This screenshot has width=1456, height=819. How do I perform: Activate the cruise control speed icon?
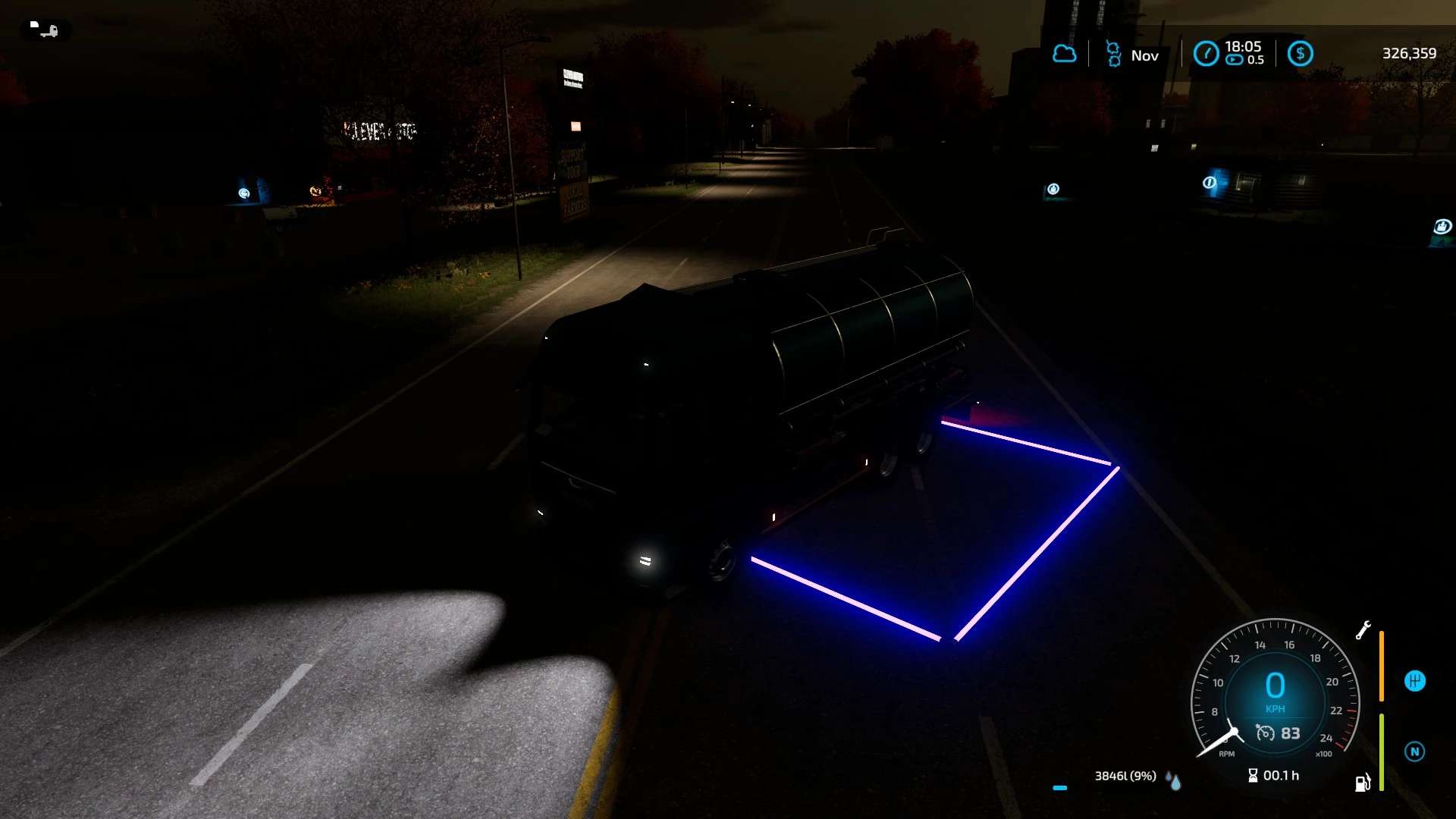(x=1265, y=733)
